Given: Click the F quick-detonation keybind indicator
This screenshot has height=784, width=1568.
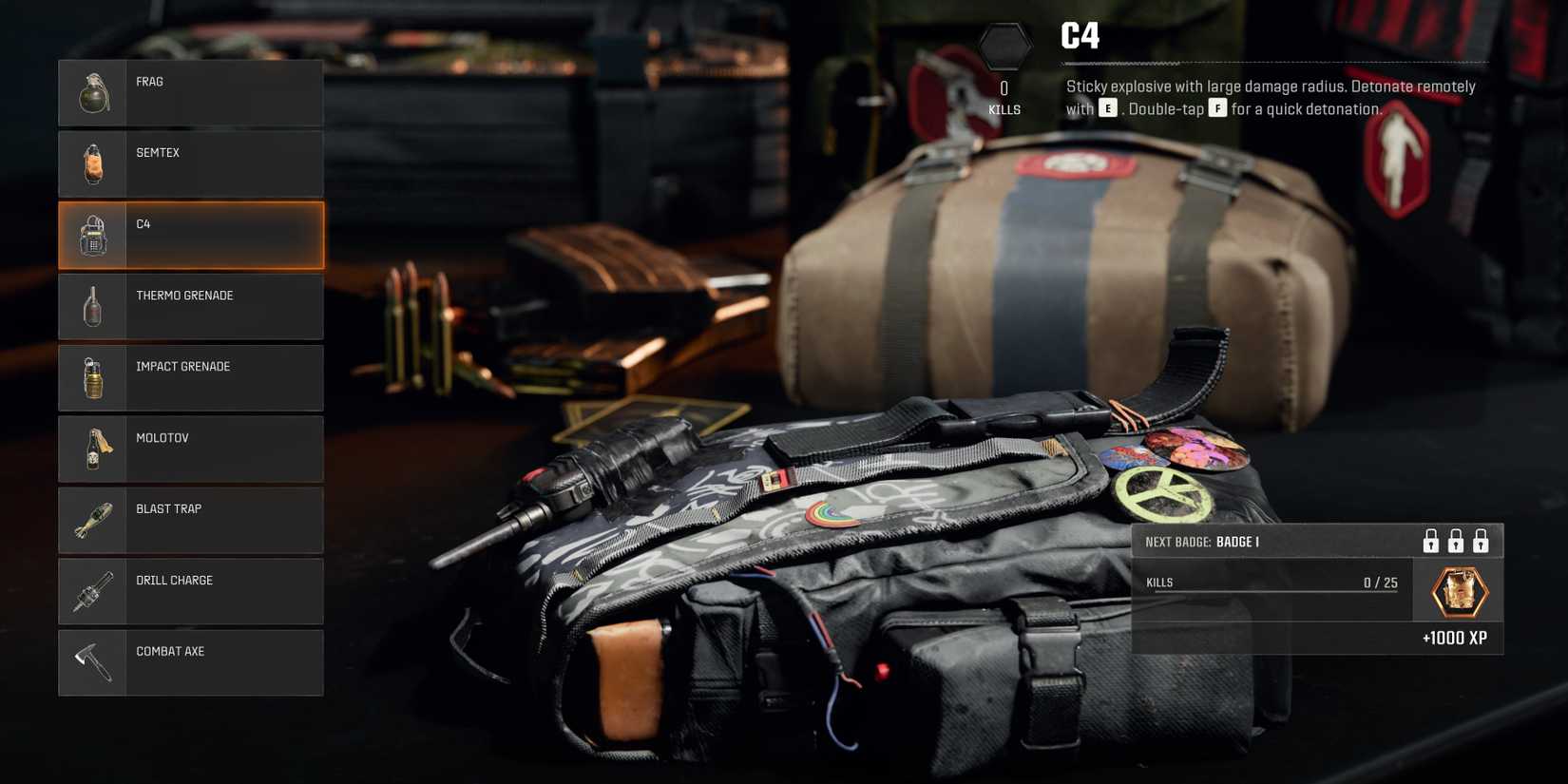Looking at the screenshot, I should (1218, 109).
